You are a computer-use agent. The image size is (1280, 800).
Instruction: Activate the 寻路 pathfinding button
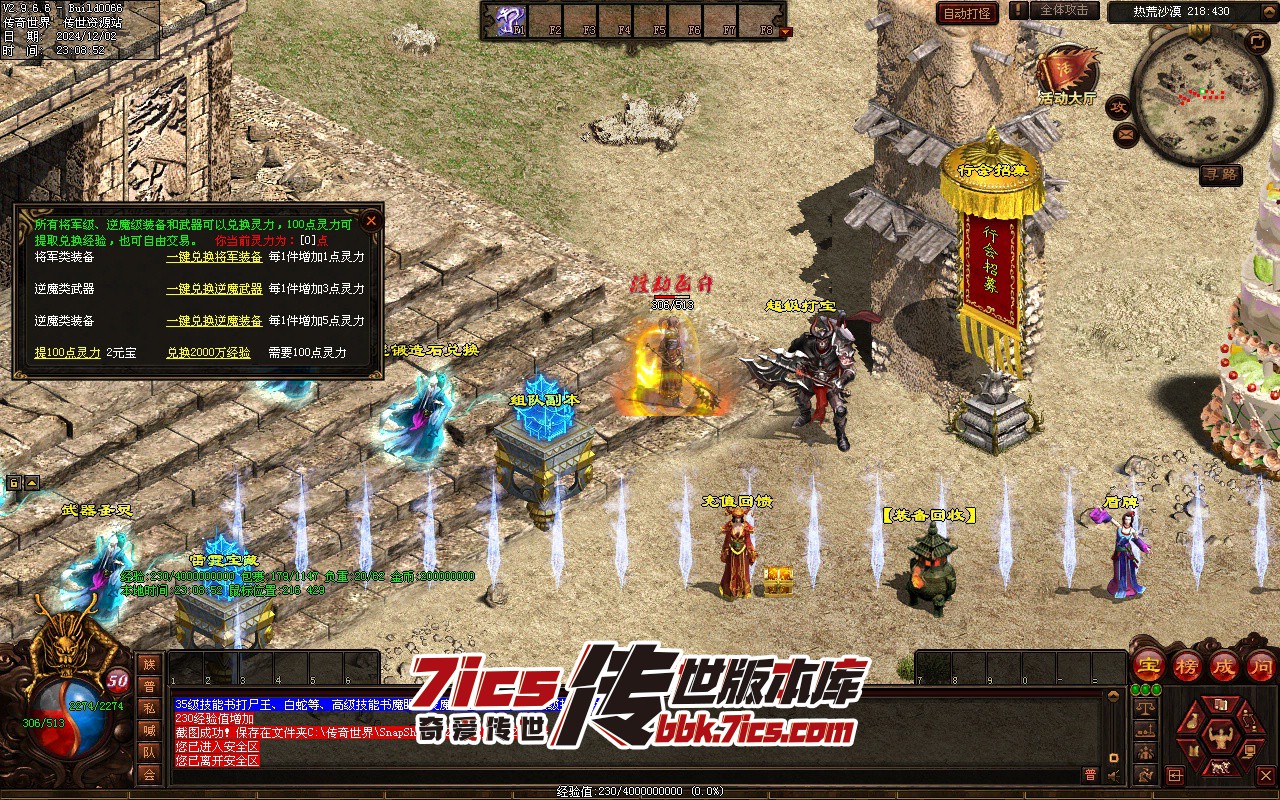click(1221, 175)
